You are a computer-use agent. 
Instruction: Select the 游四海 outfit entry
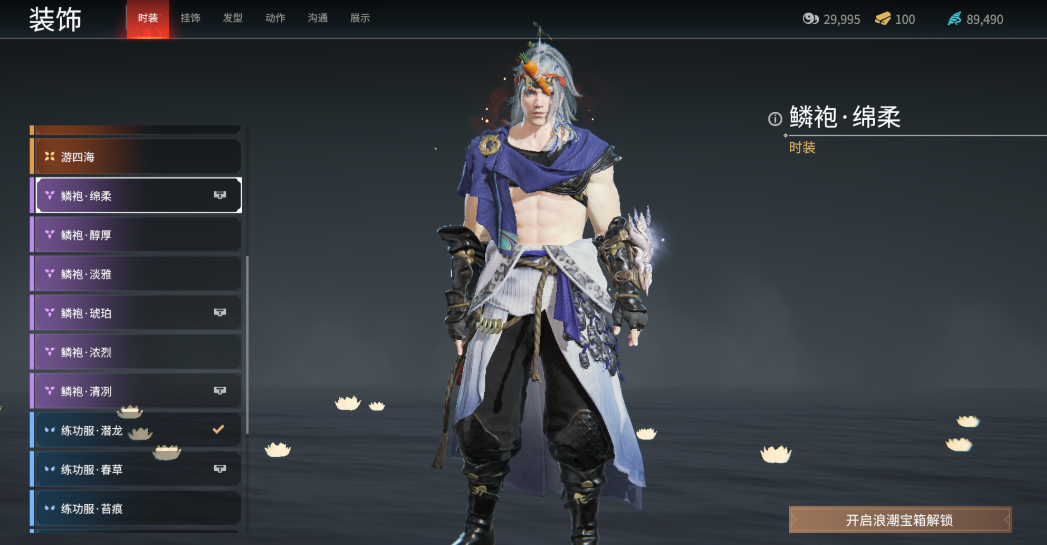(138, 157)
